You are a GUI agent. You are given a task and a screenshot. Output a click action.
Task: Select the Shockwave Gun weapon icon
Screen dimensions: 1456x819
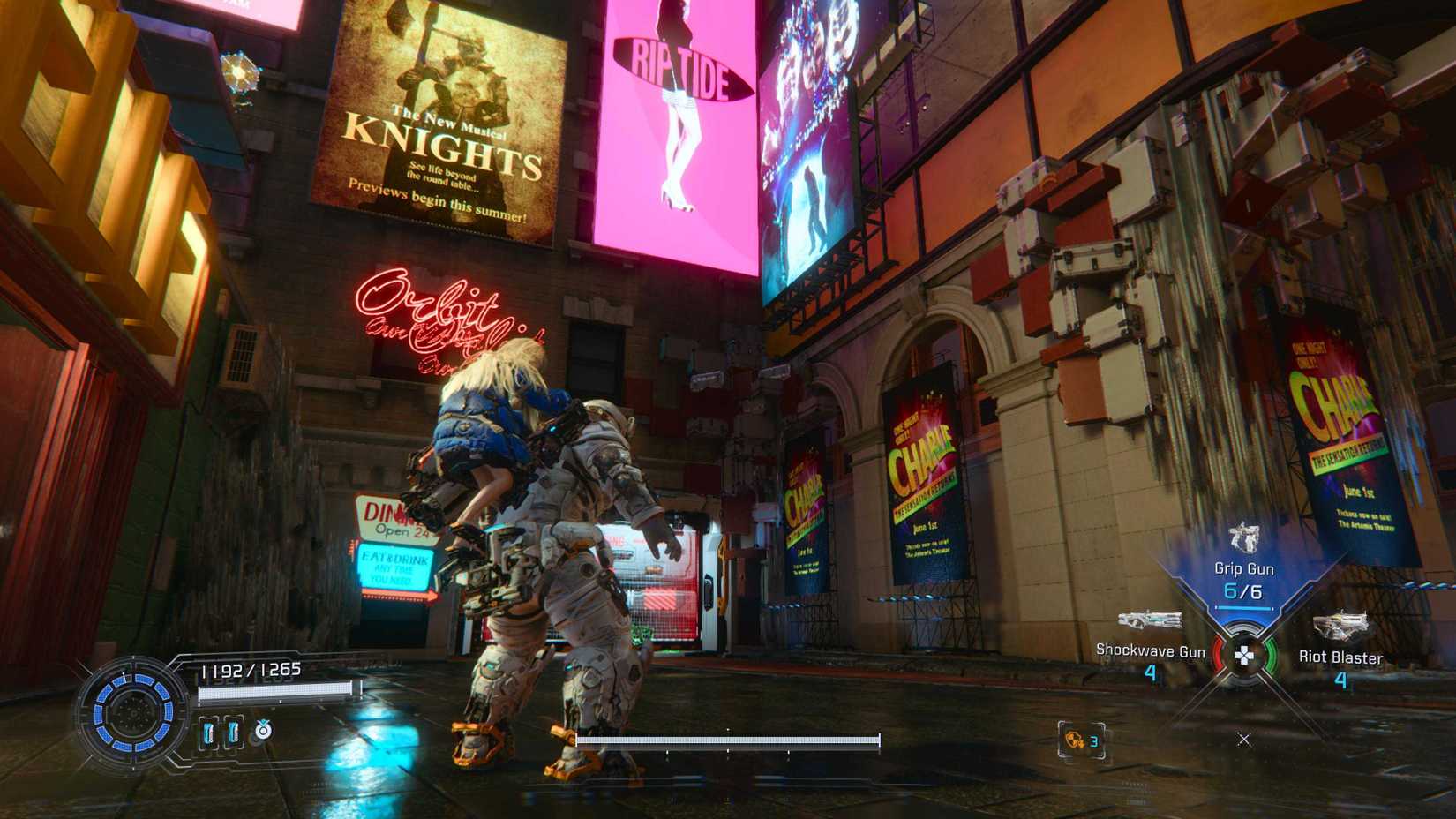click(x=1151, y=620)
